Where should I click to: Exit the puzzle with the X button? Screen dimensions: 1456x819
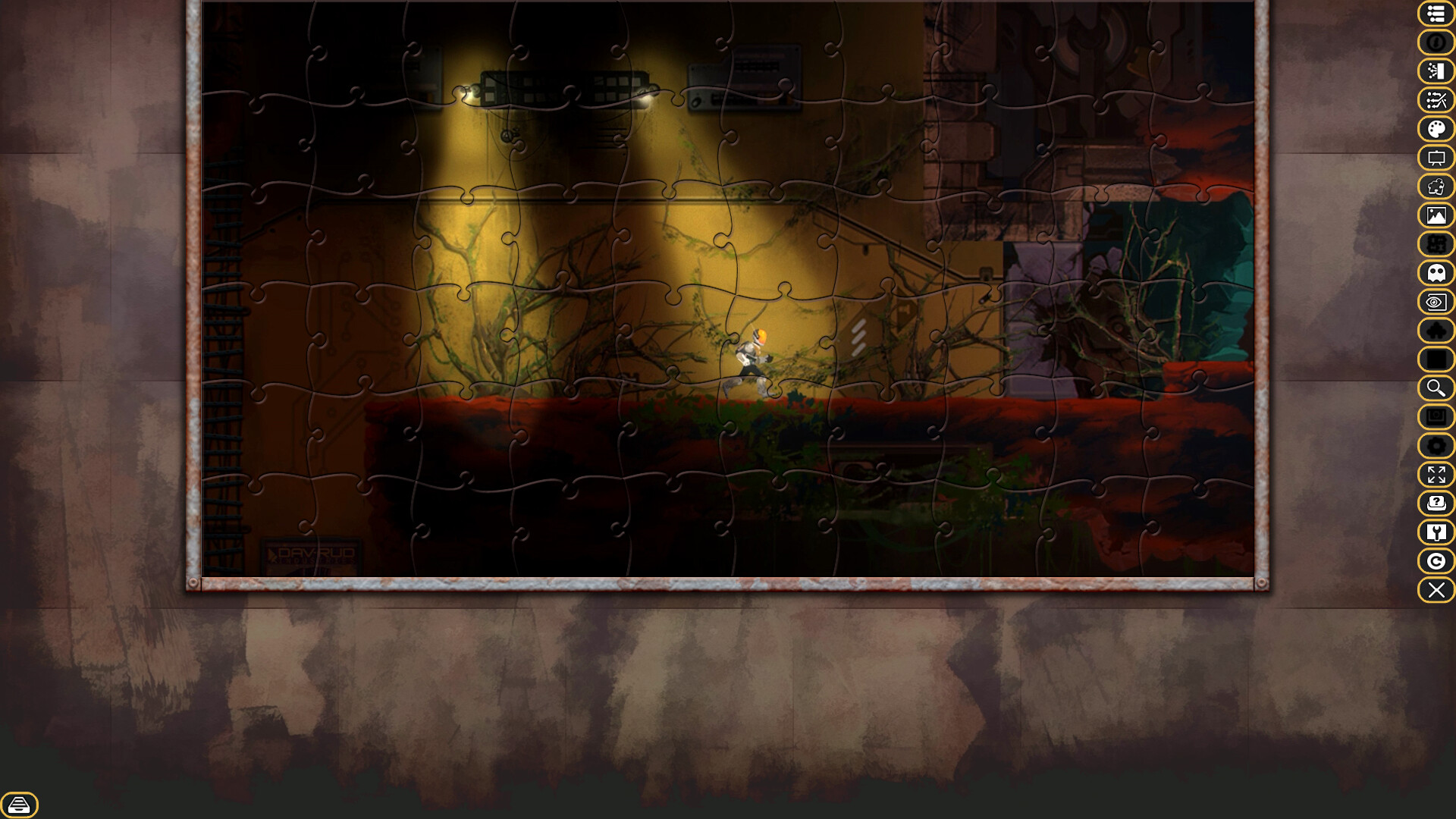(x=1436, y=591)
